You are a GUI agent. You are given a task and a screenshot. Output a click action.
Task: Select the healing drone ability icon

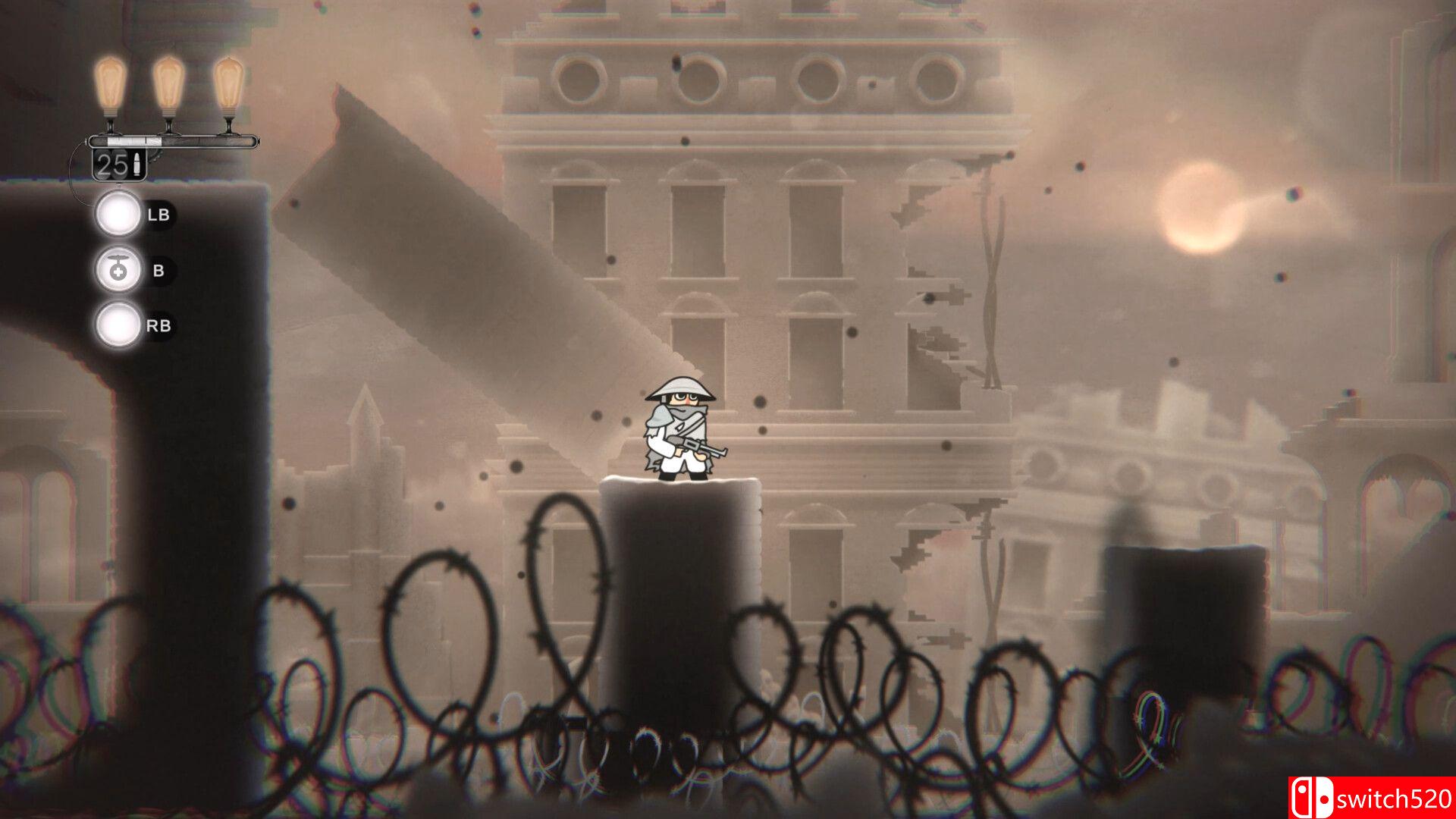[x=118, y=270]
